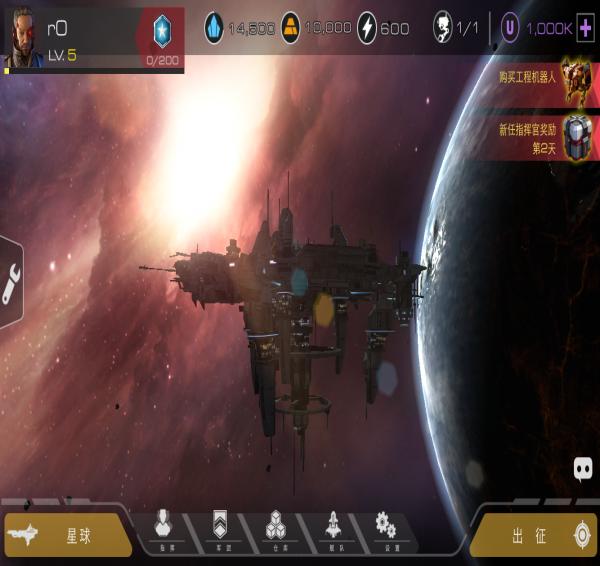Open the fleet spaceship menu
The image size is (600, 566).
[333, 529]
